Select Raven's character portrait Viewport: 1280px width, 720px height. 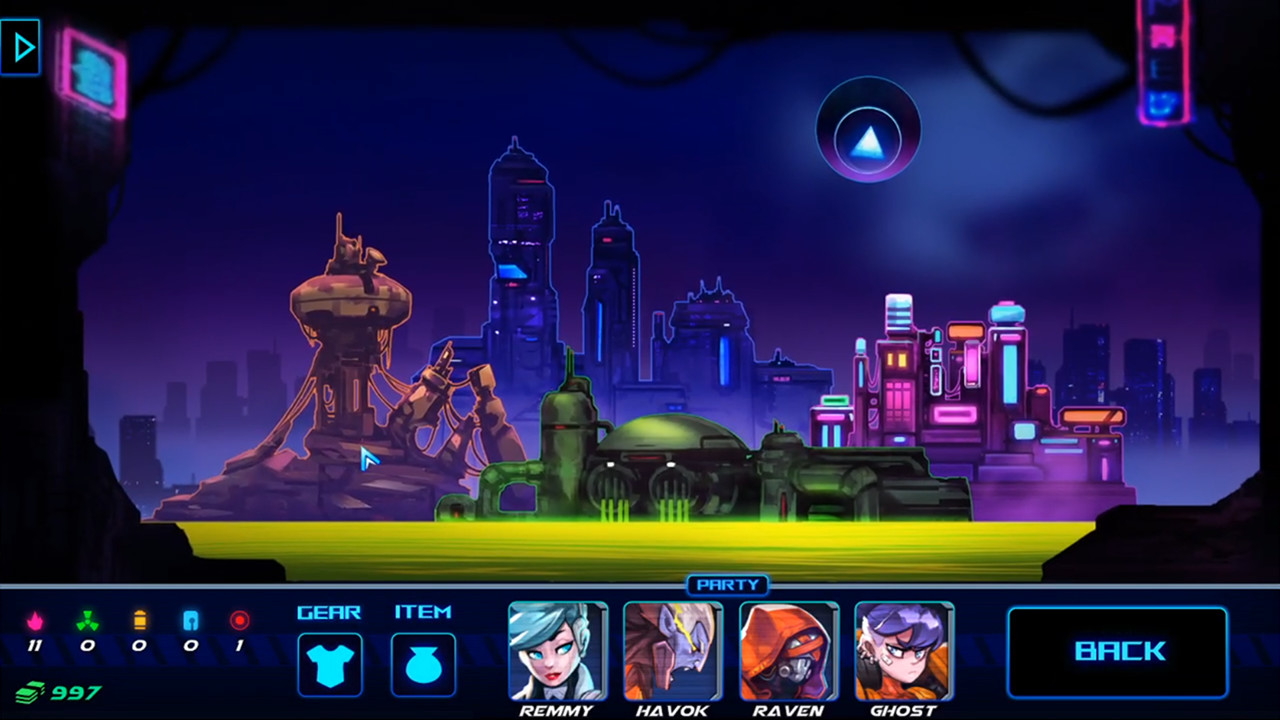(x=788, y=651)
